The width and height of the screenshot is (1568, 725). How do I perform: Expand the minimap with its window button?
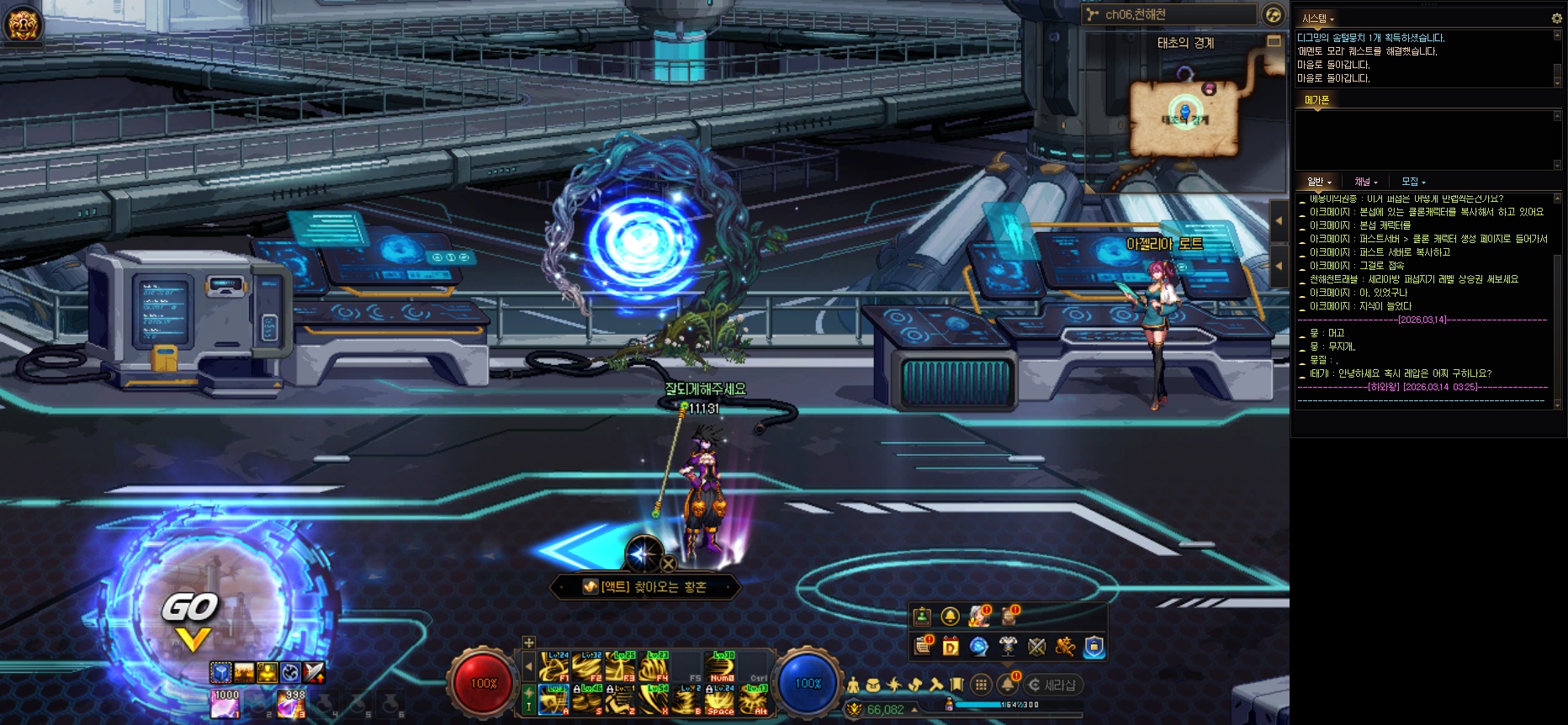click(1274, 41)
